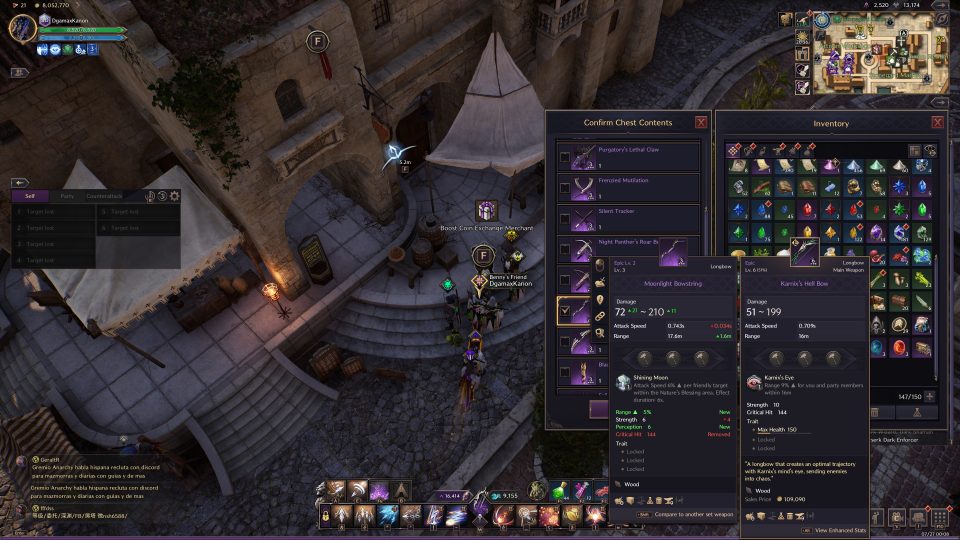Close the Confirm Chest Contents window

(x=701, y=122)
